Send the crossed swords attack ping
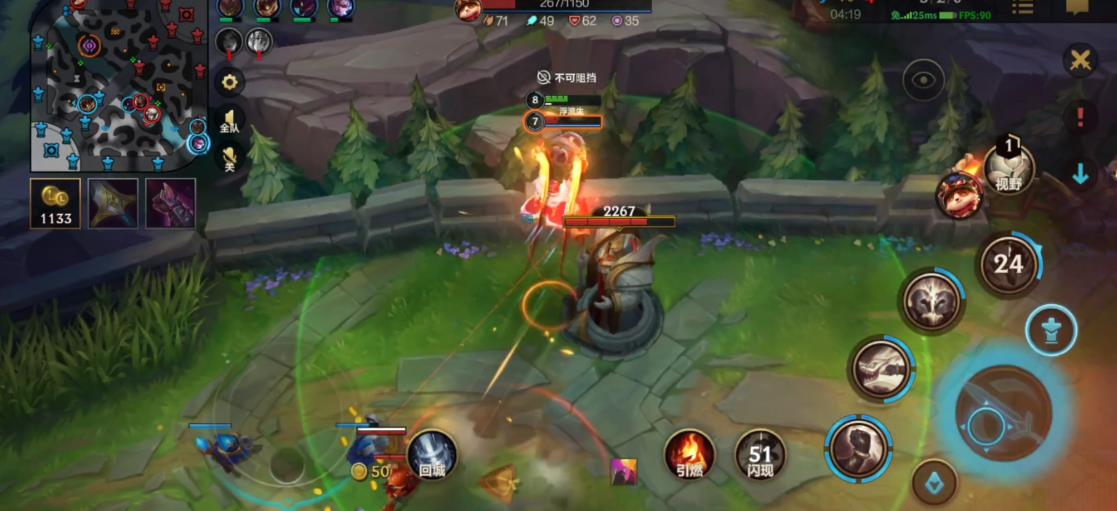1117x511 pixels. coord(1080,60)
